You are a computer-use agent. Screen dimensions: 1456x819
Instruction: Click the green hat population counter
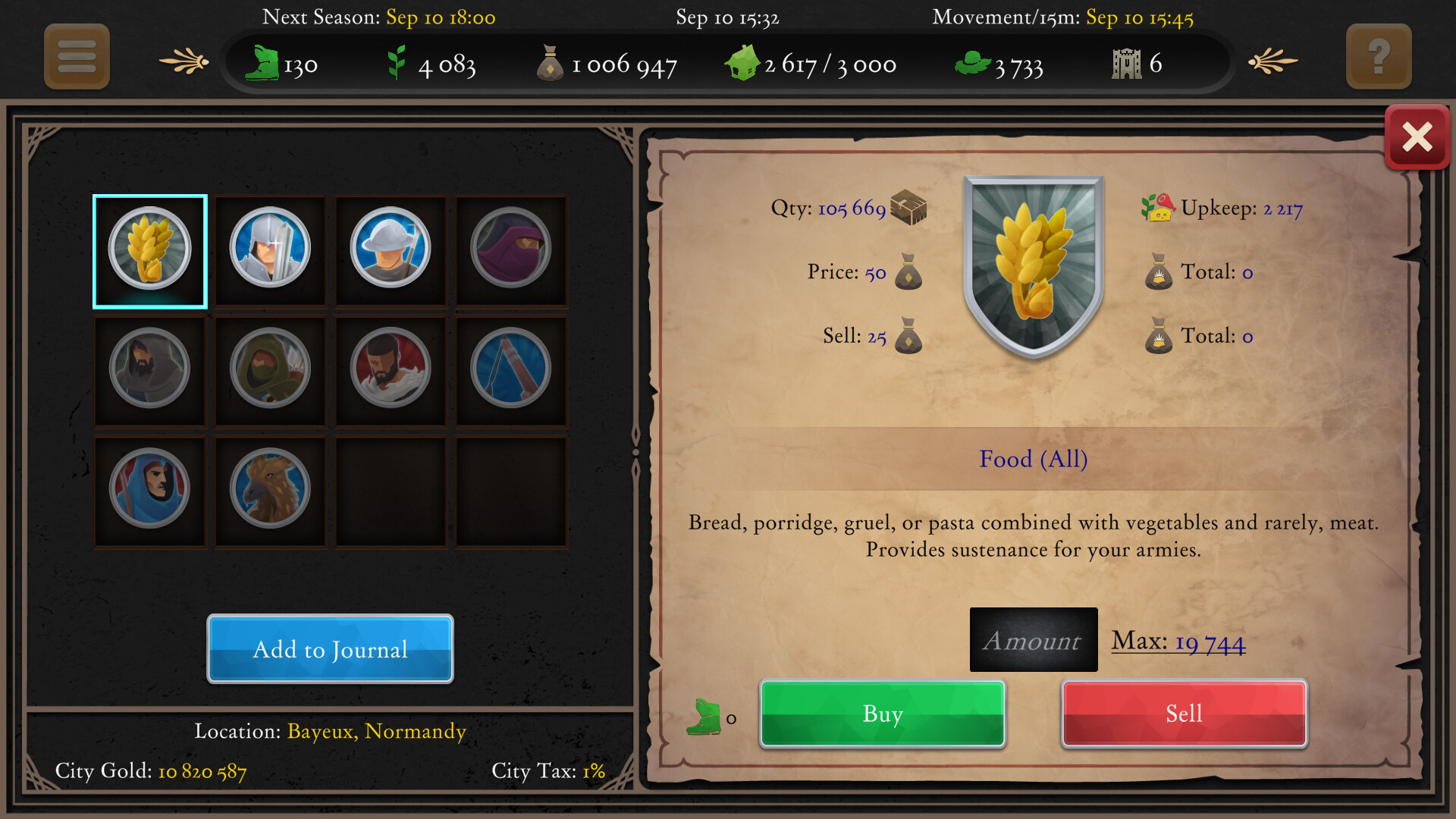pos(1001,64)
